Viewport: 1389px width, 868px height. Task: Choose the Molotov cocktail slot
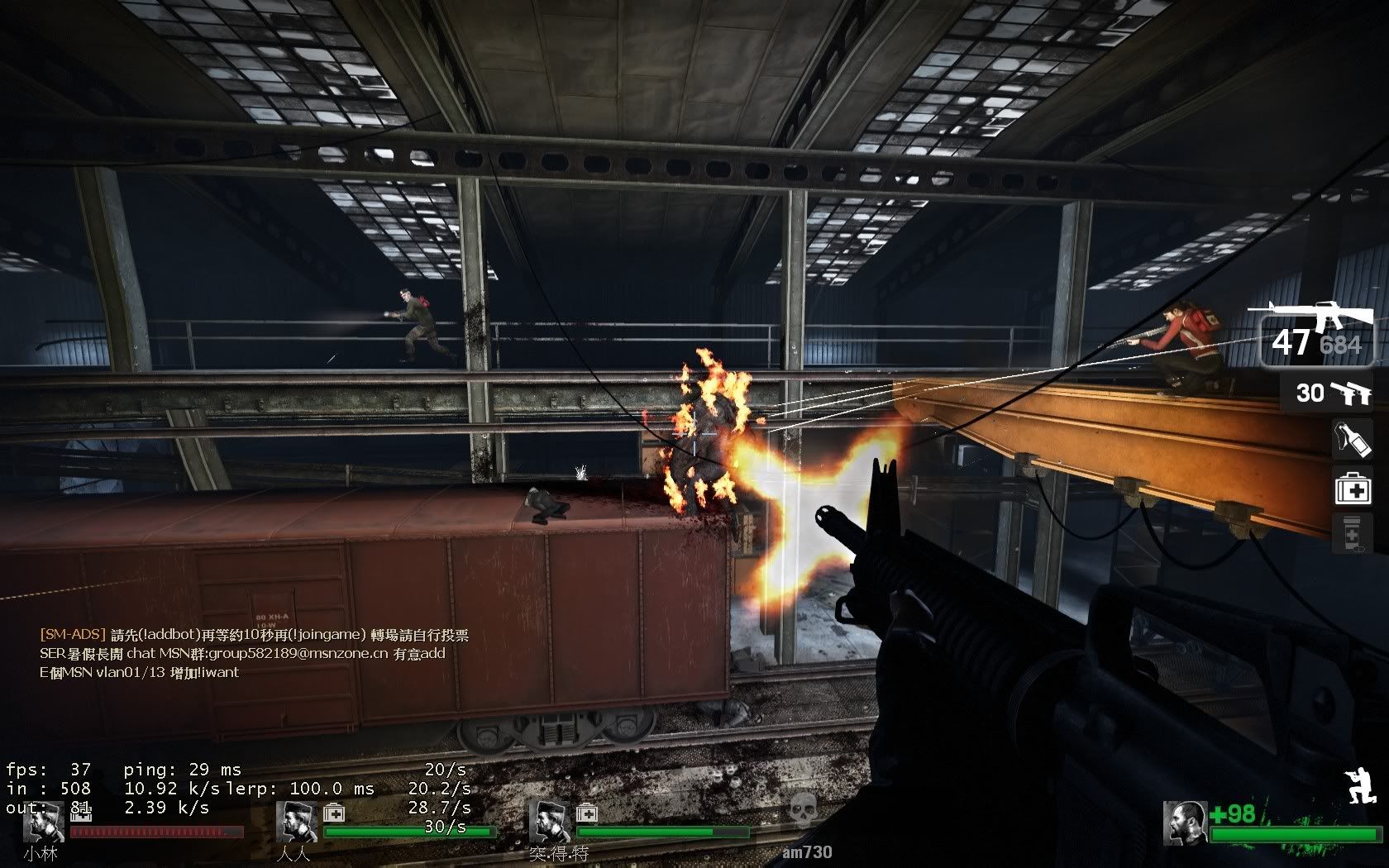[1353, 440]
